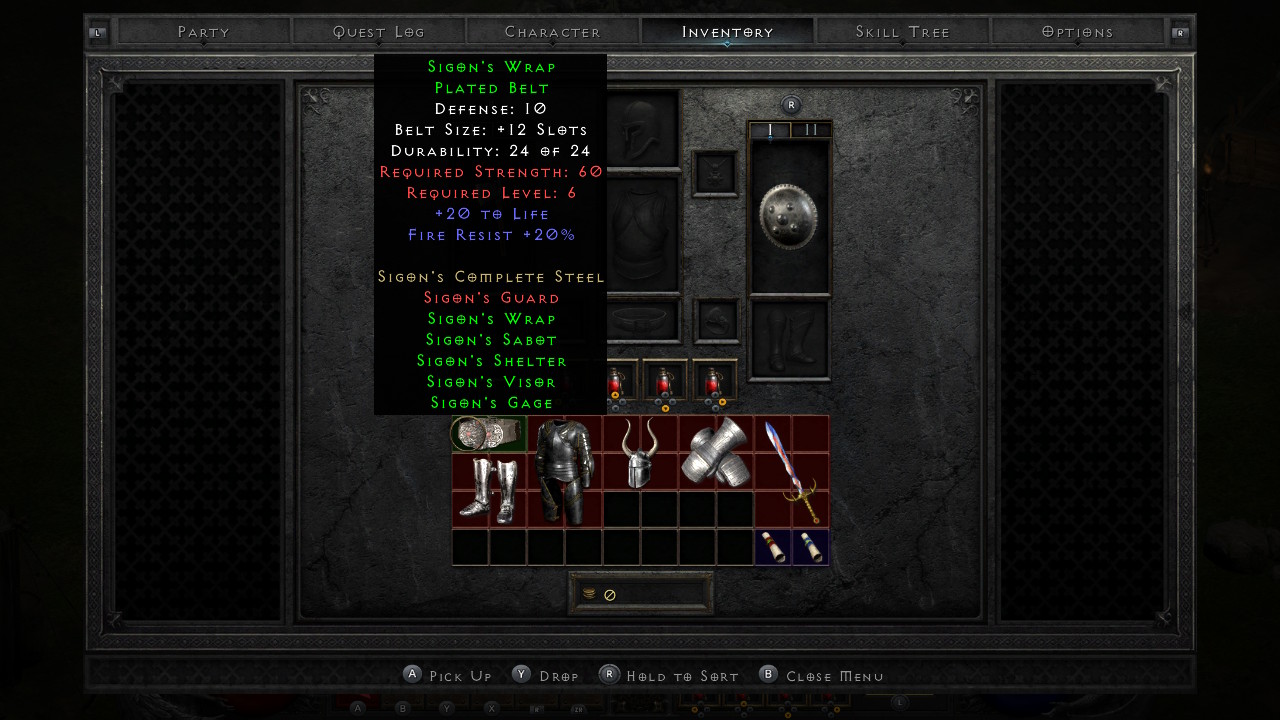Select the empty boots equipment slot
This screenshot has width=1280, height=720.
coord(790,340)
